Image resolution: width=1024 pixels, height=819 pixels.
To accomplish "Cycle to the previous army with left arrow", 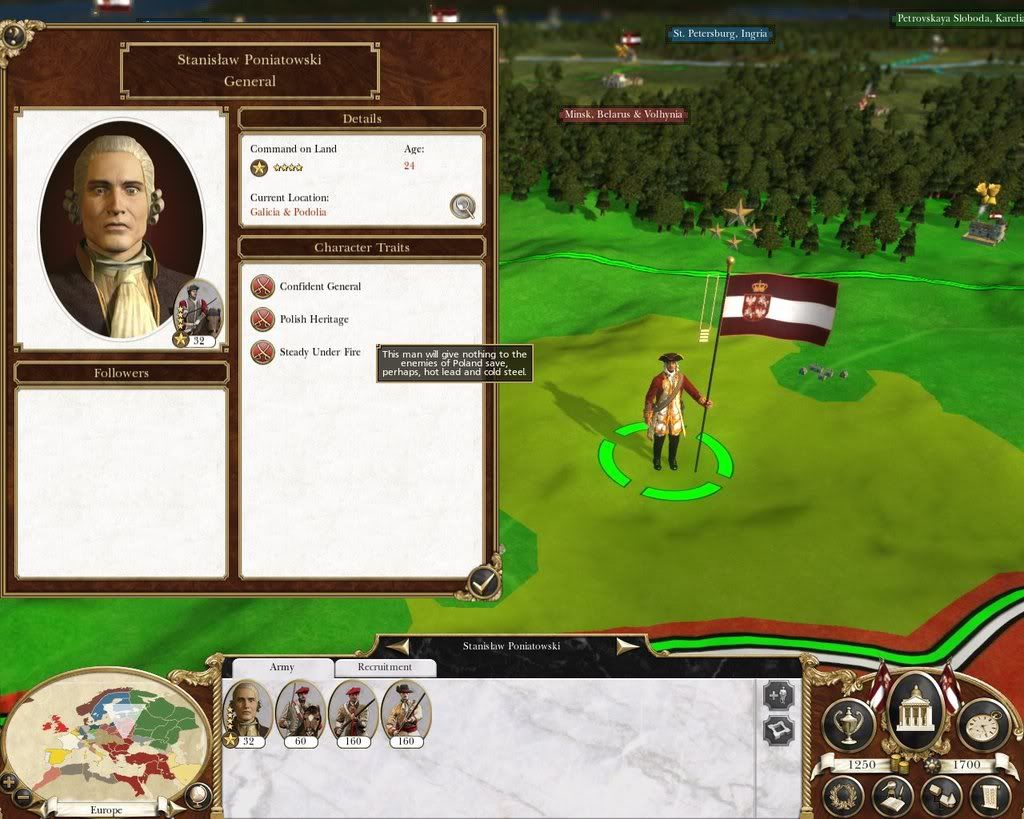I will click(x=398, y=646).
